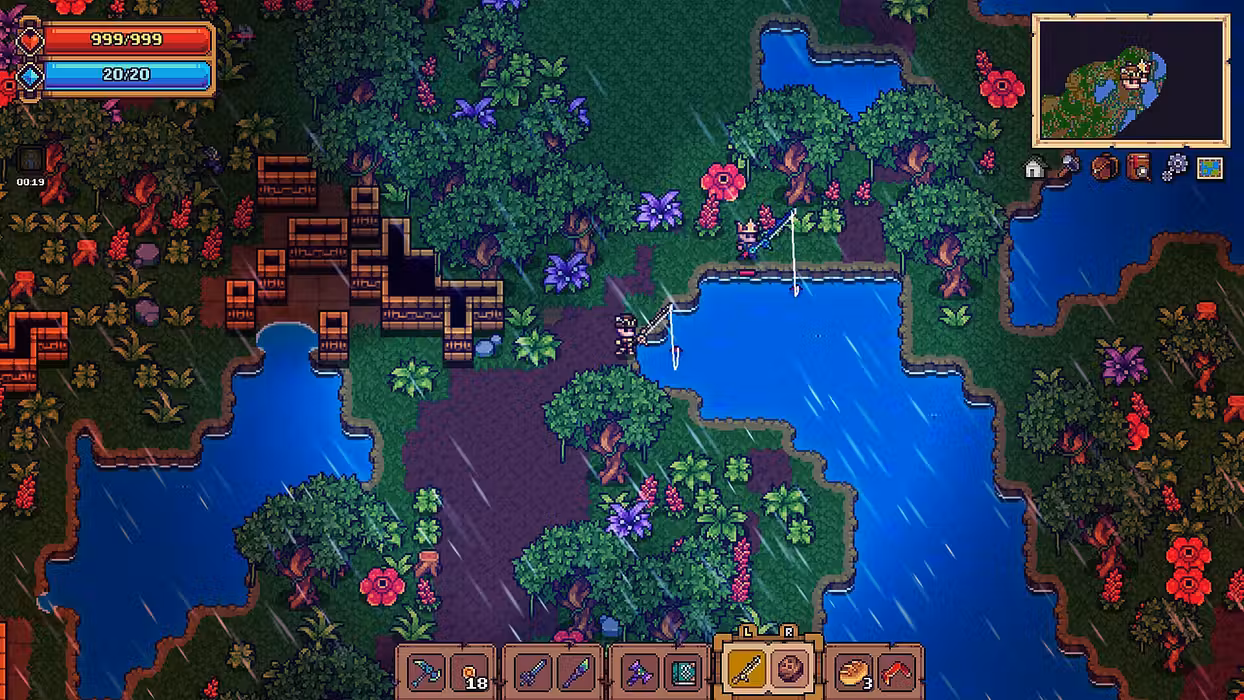The width and height of the screenshot is (1244, 700).
Task: Choose the blue sword hotbar slot
Action: coord(532,671)
